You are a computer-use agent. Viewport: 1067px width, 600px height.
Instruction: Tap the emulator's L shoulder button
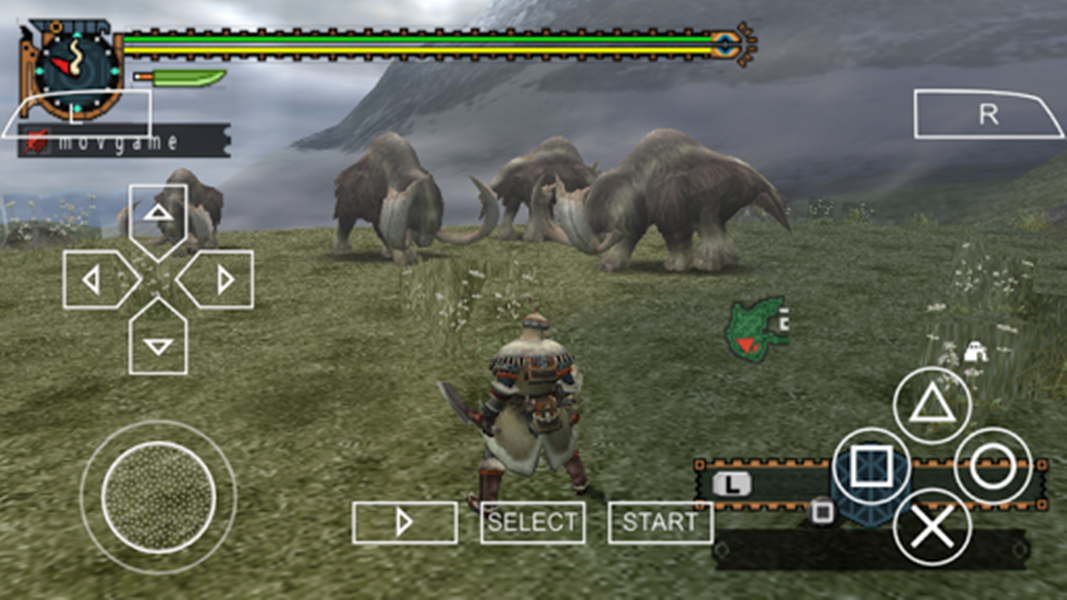coord(77,114)
